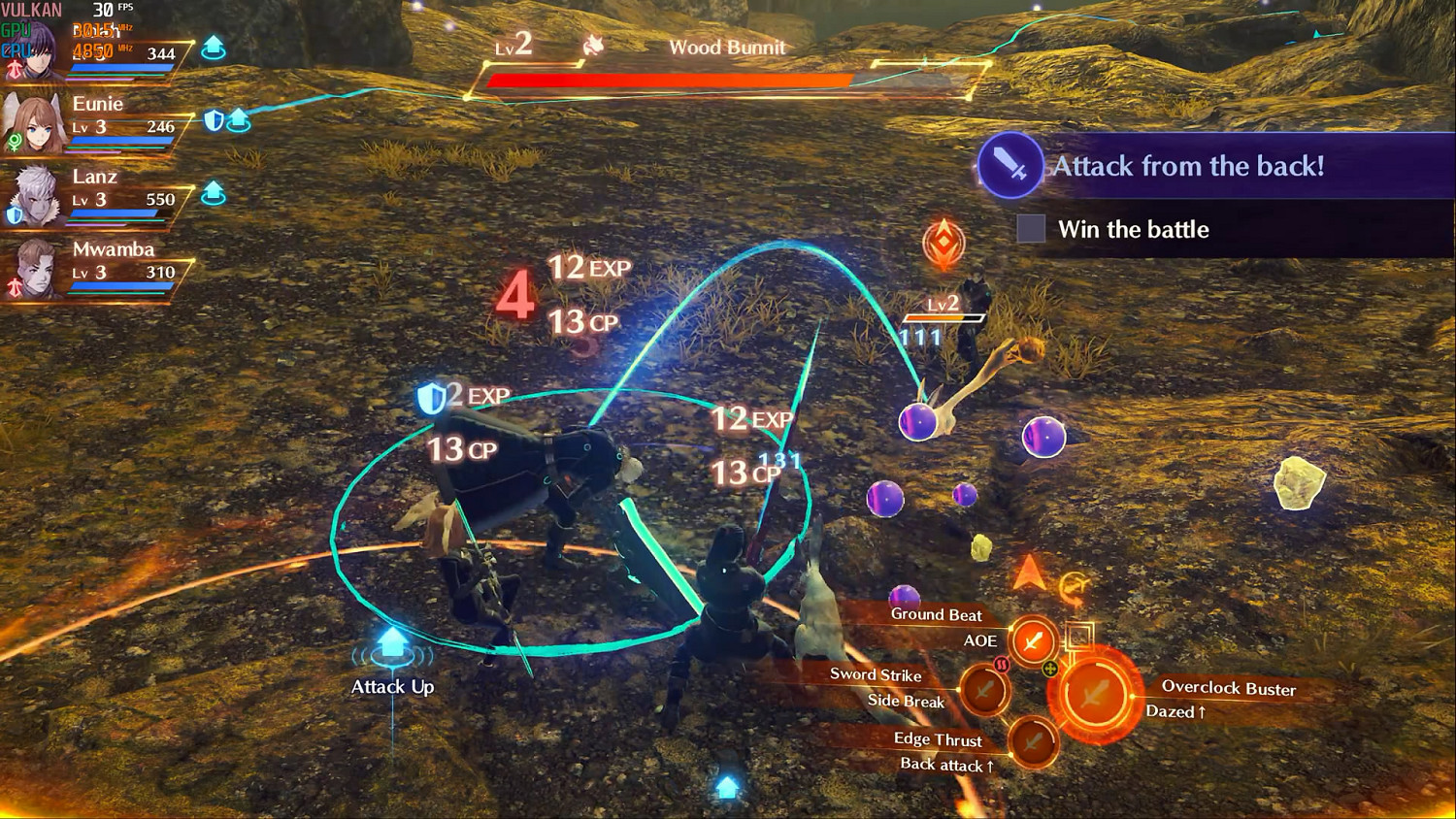This screenshot has height=819, width=1456.
Task: Click the sword icon on the Attack from the back banner
Action: [1008, 166]
